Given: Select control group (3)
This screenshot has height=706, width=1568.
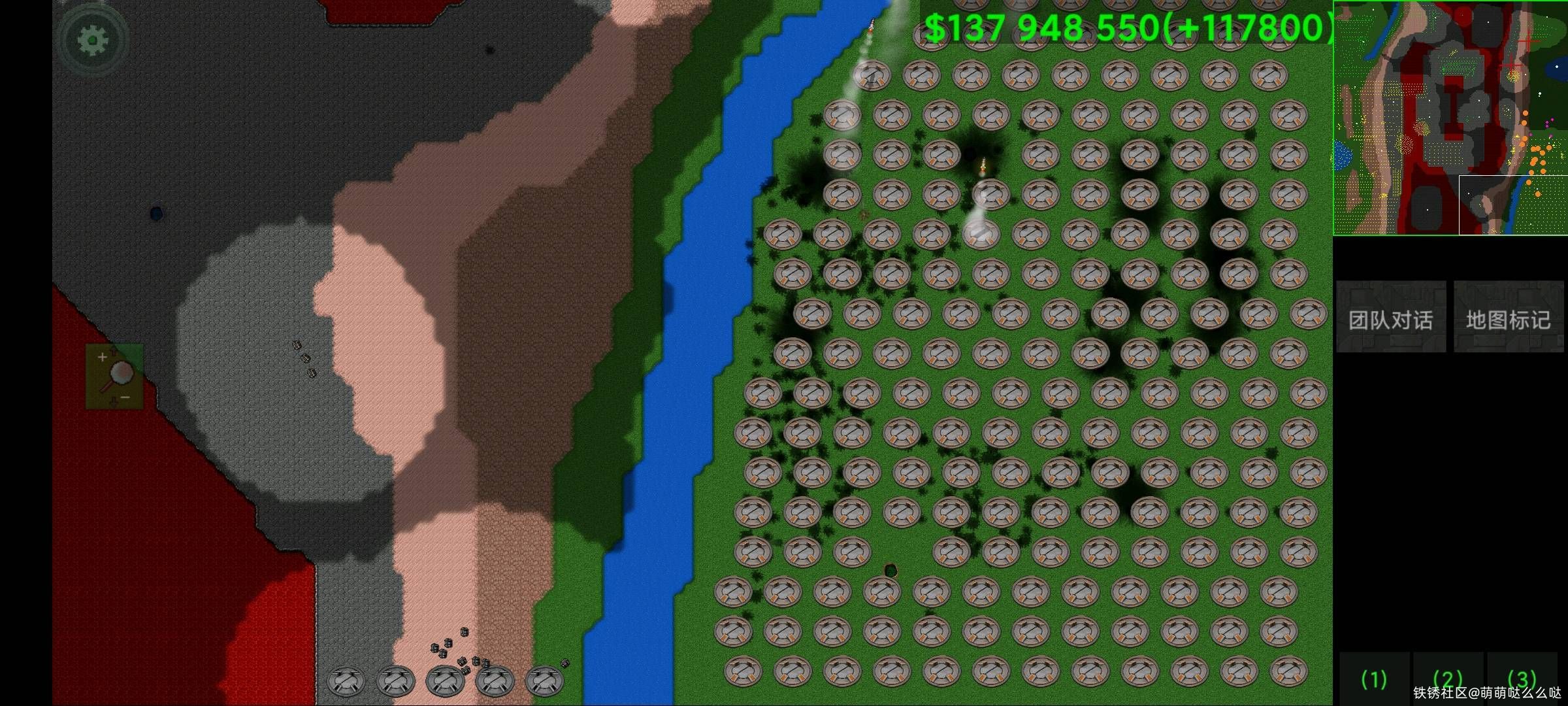Looking at the screenshot, I should point(1522,680).
